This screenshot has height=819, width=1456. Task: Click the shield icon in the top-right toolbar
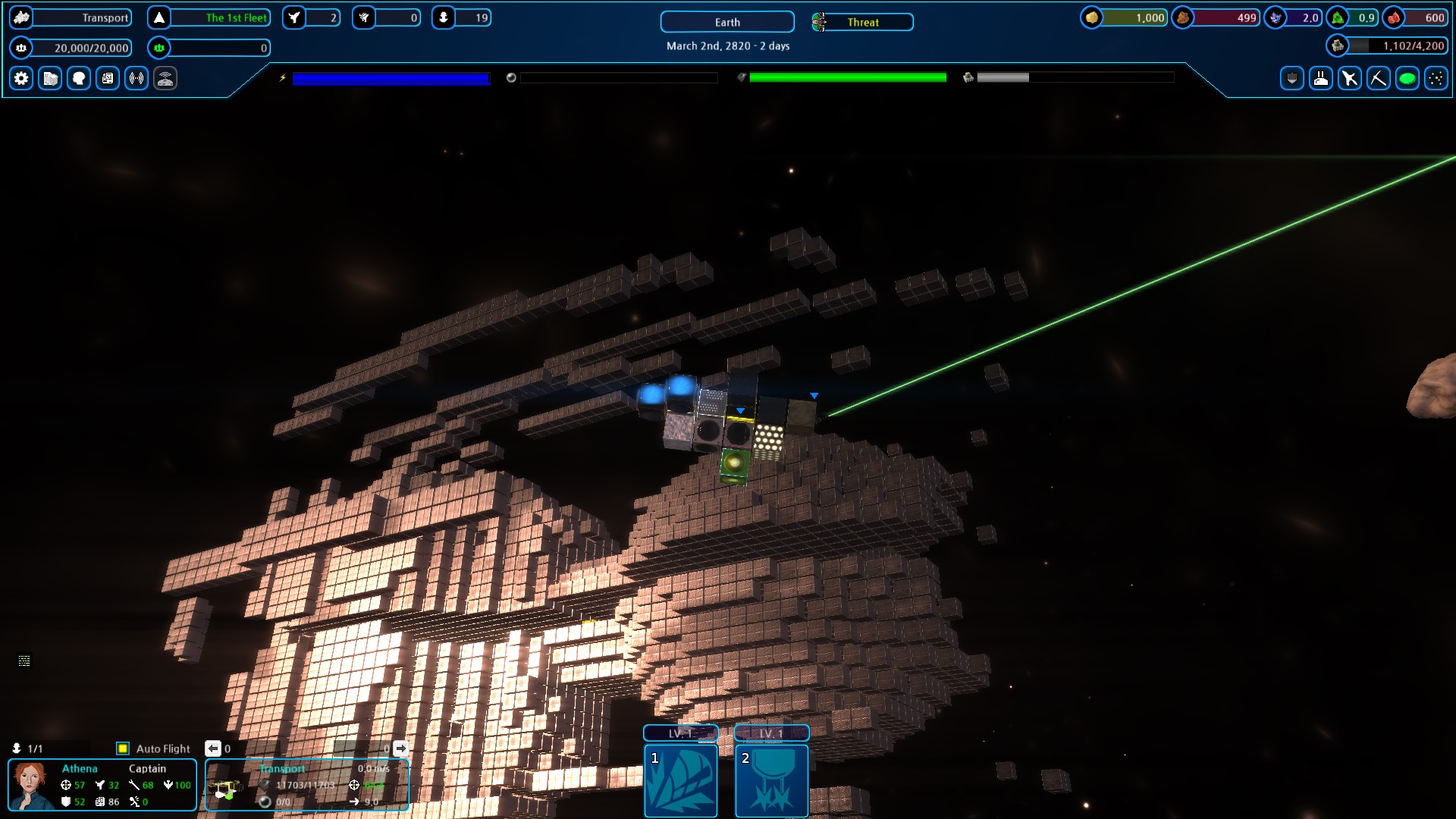(x=1291, y=78)
